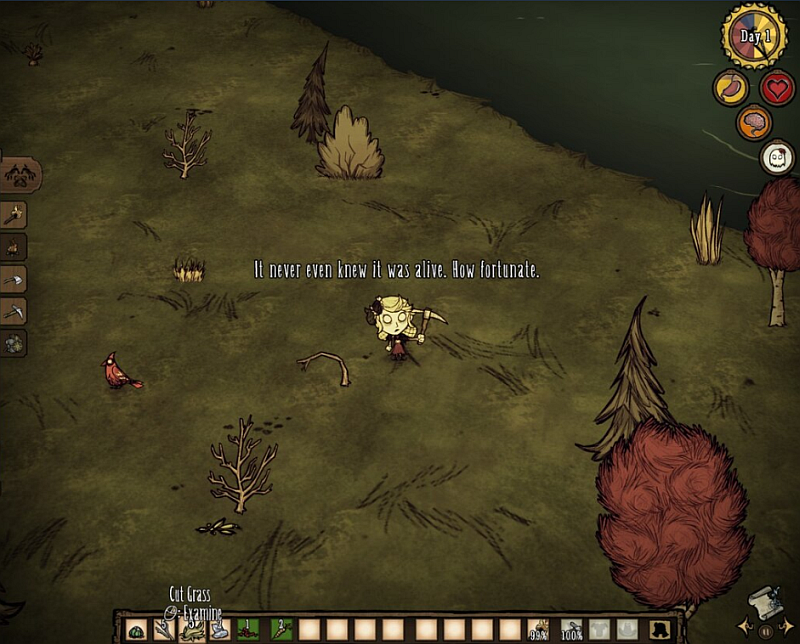Select the torch crafting recipe
Screen dimensions: 800x644
[x=15, y=214]
